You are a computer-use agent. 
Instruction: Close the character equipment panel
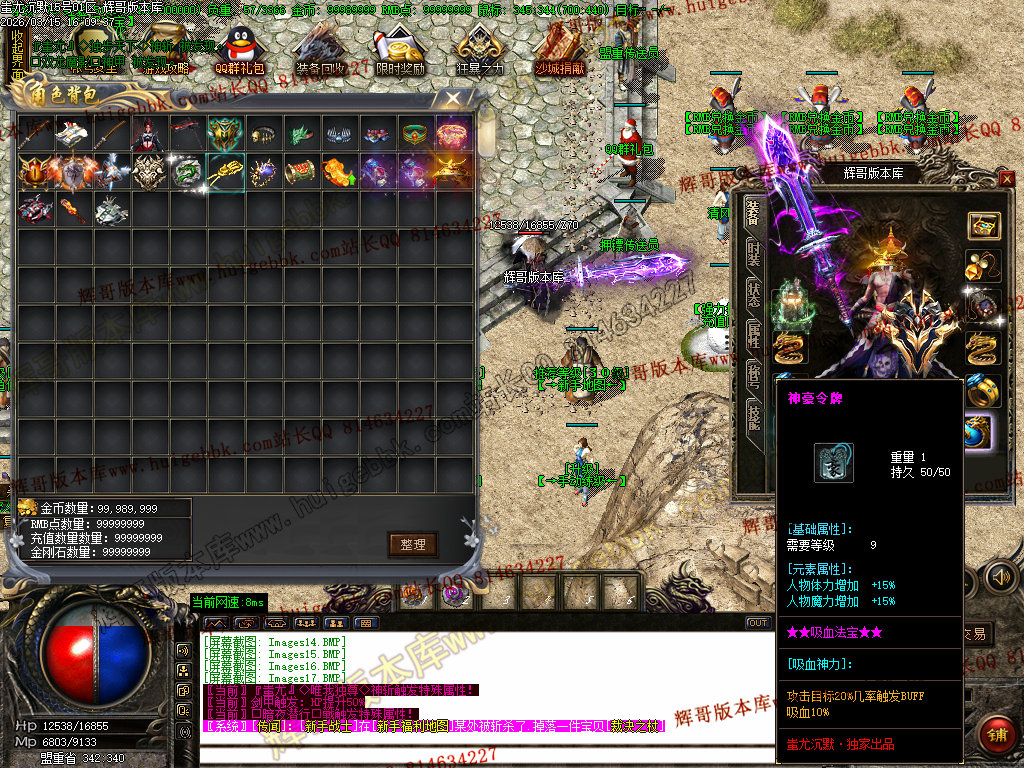(x=1006, y=178)
